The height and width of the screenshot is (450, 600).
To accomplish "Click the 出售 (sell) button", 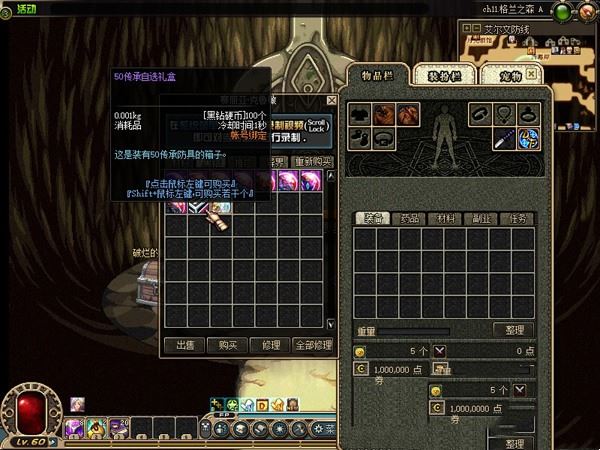I will (185, 345).
